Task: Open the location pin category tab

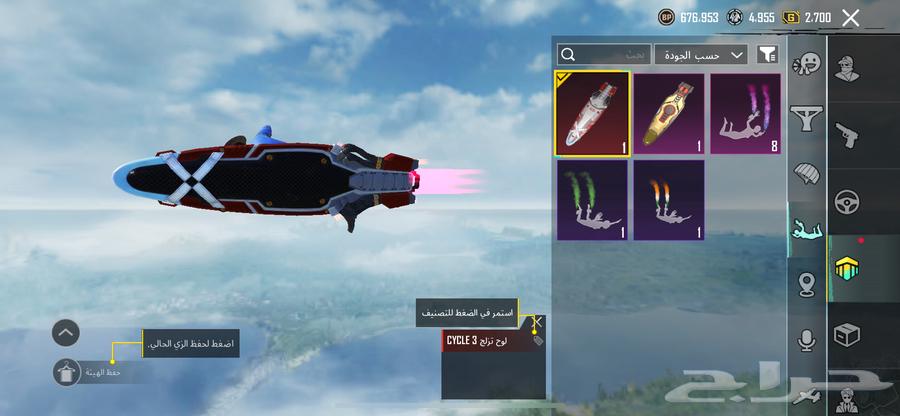Action: [806, 284]
